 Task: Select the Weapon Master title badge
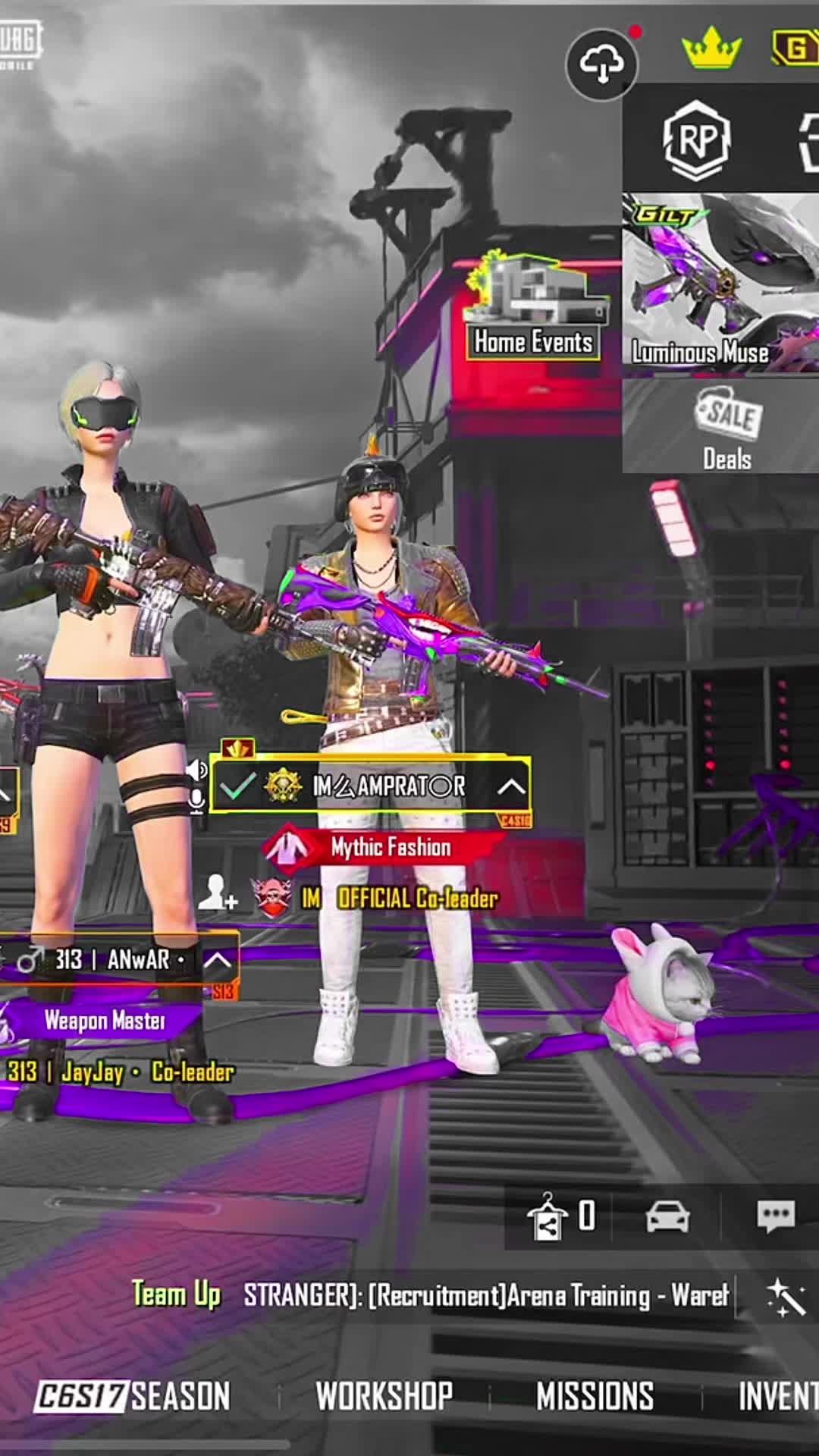click(x=103, y=1021)
